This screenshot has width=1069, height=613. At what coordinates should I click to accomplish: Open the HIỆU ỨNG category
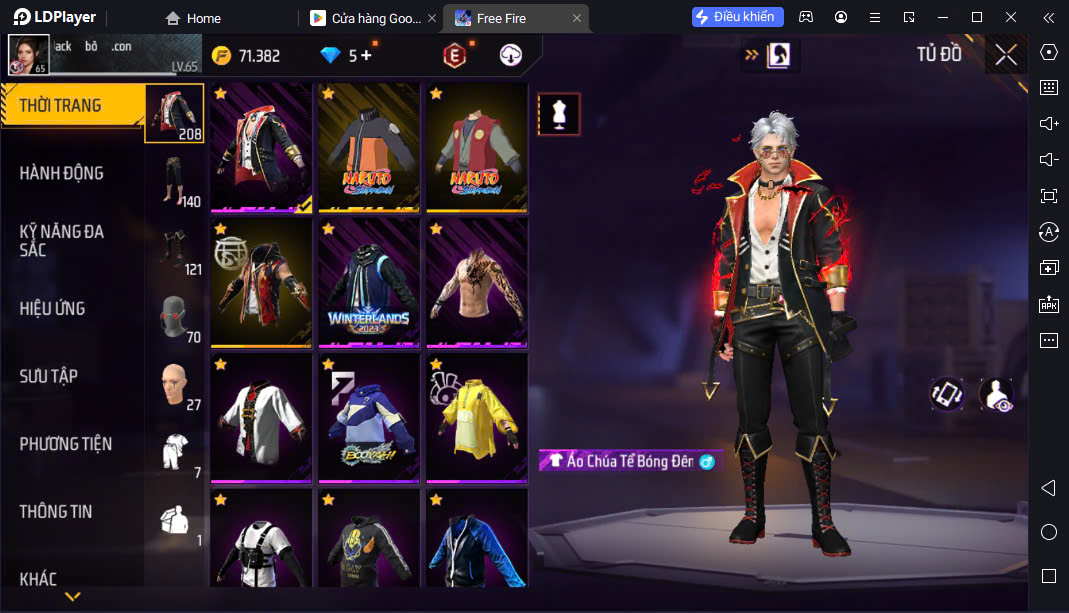(52, 308)
